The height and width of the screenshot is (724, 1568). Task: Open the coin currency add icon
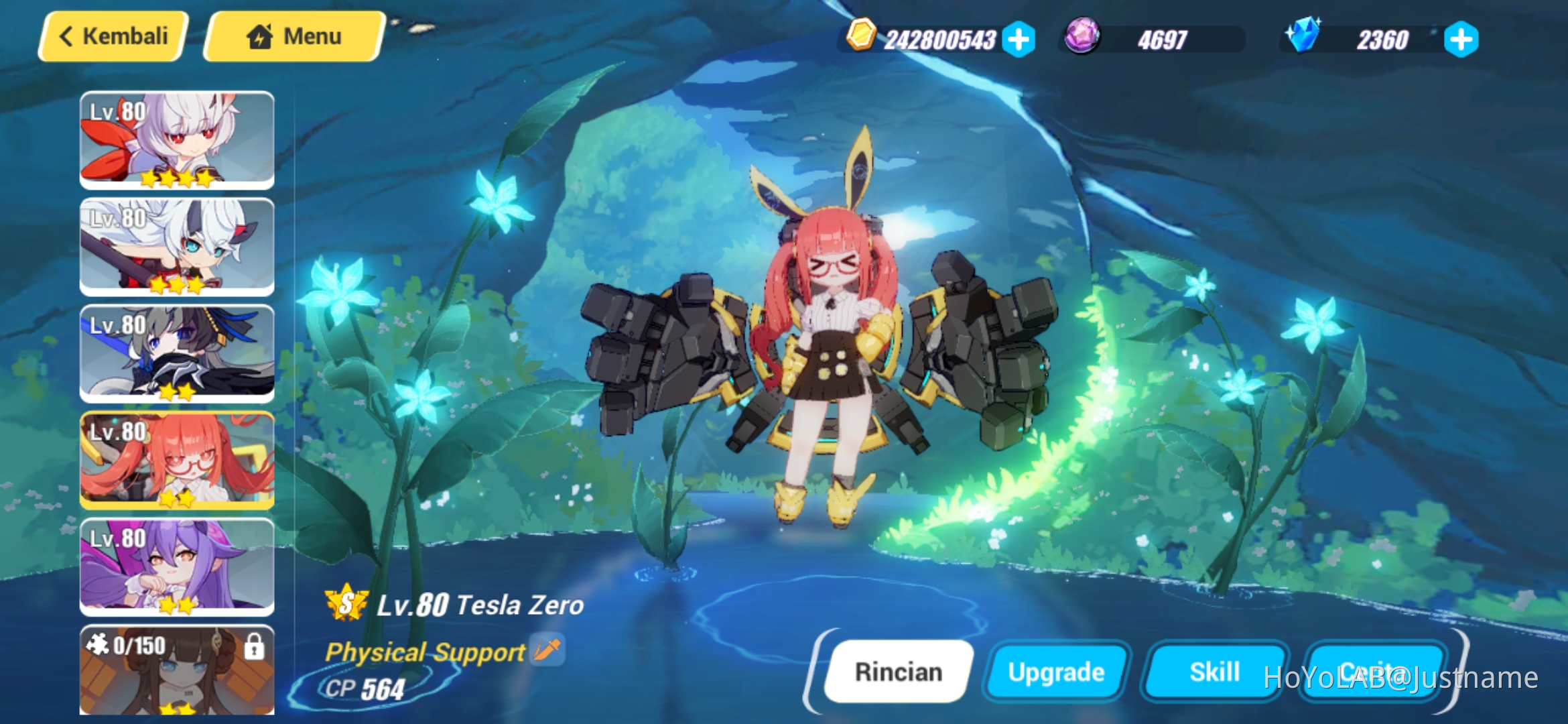[x=1018, y=40]
